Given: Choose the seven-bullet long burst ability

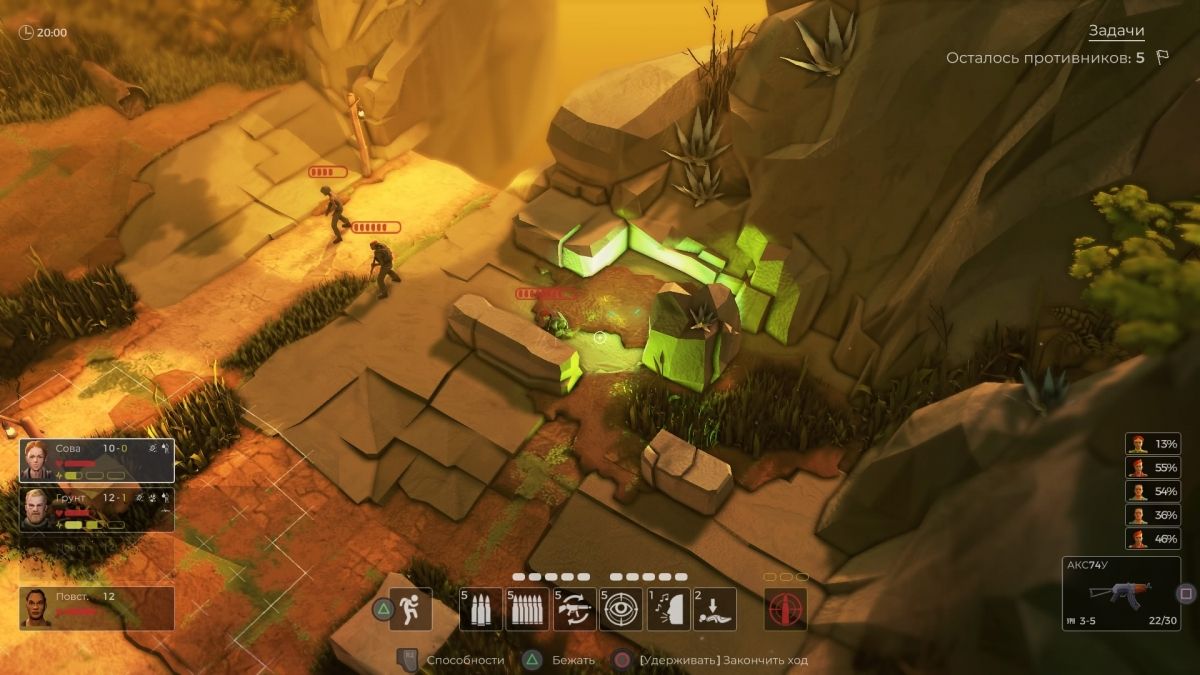Looking at the screenshot, I should pos(527,608).
